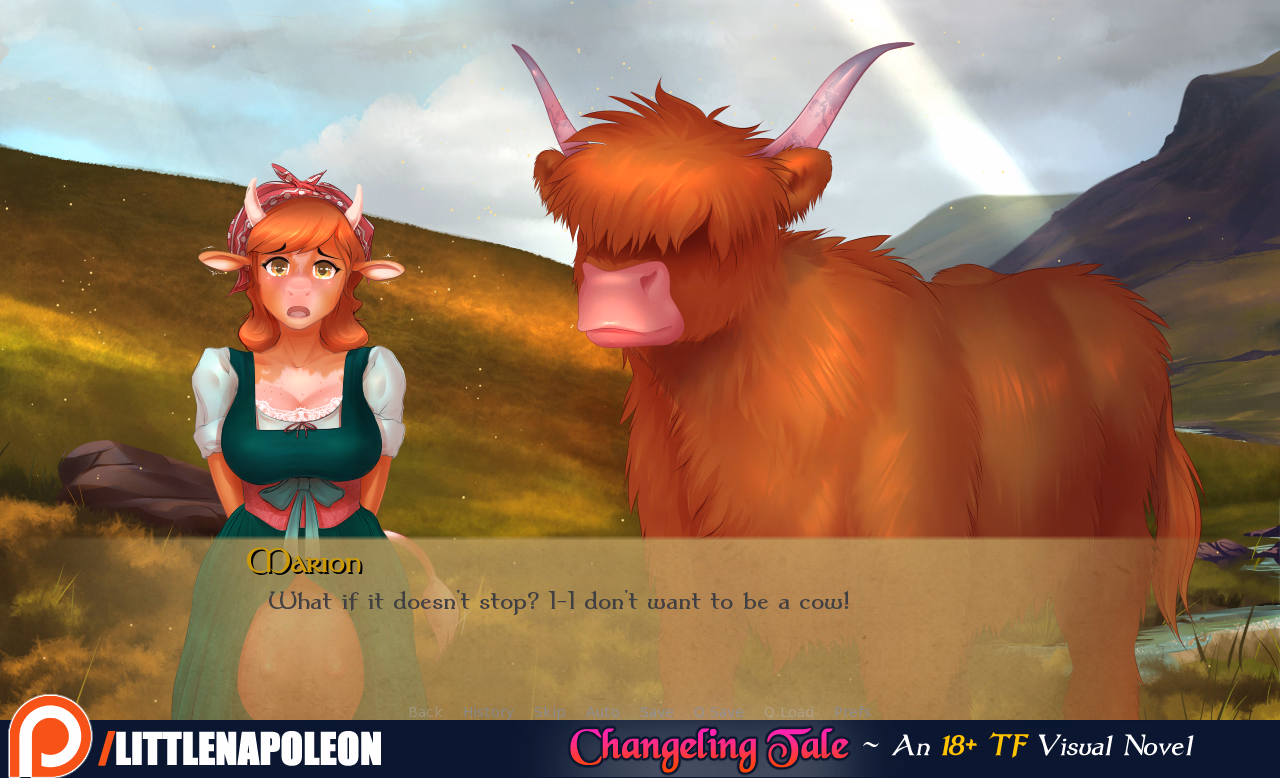Enable Skip mode
This screenshot has width=1280, height=778.
click(549, 712)
